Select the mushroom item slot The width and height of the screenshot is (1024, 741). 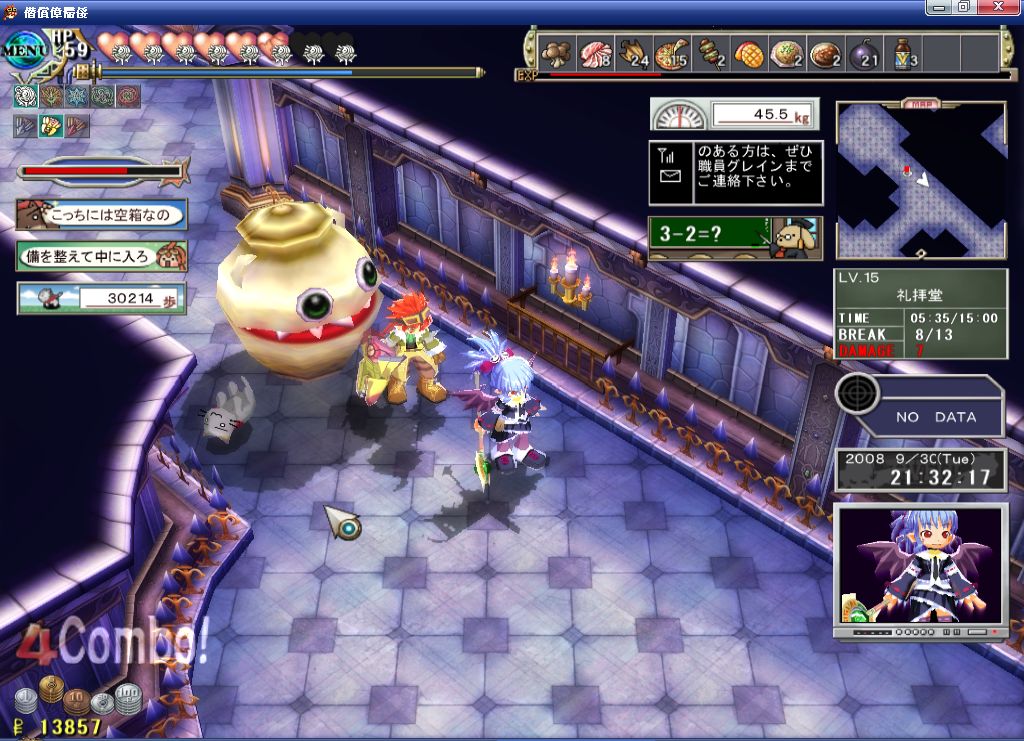coord(556,53)
